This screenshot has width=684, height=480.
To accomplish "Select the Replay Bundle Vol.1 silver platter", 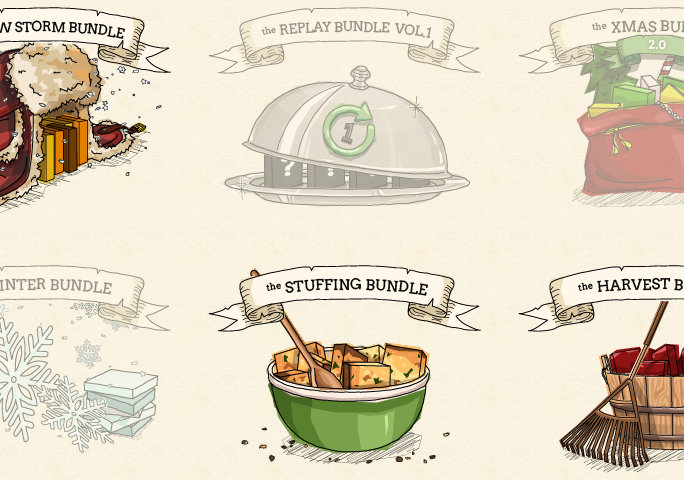I will (x=347, y=140).
